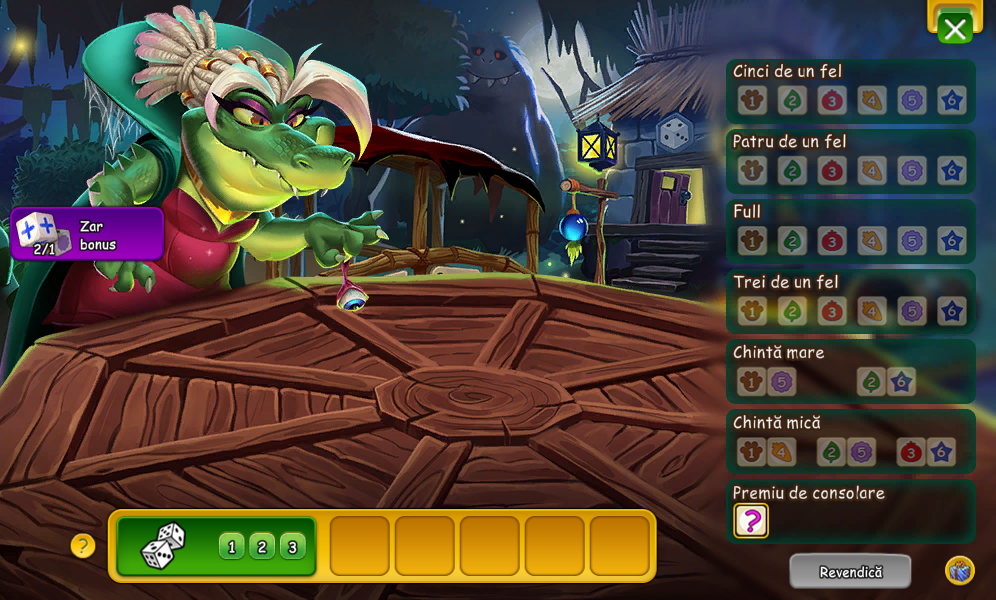Choose the Chintă mică row

point(850,440)
